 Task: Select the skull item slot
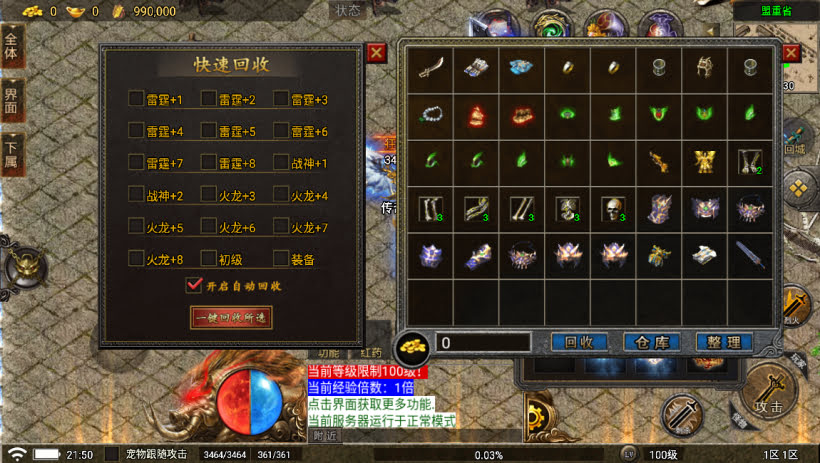(x=611, y=208)
